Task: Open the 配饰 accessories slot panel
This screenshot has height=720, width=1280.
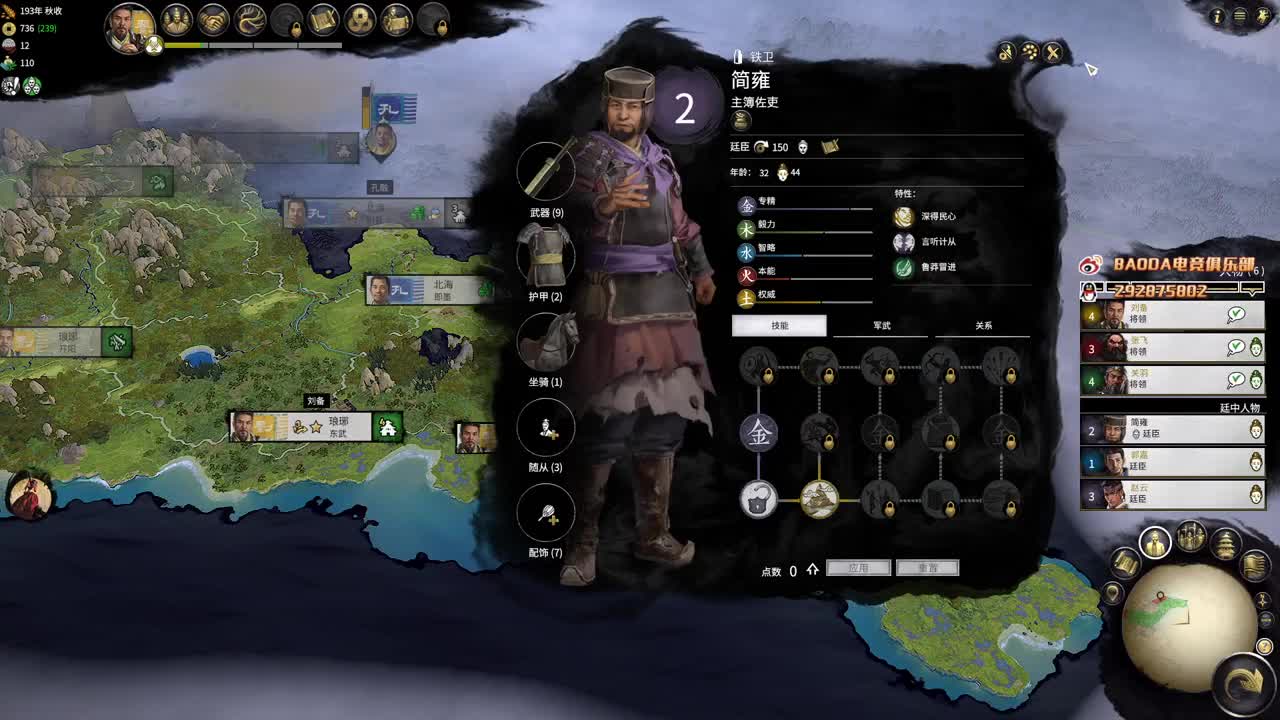Action: pos(546,513)
